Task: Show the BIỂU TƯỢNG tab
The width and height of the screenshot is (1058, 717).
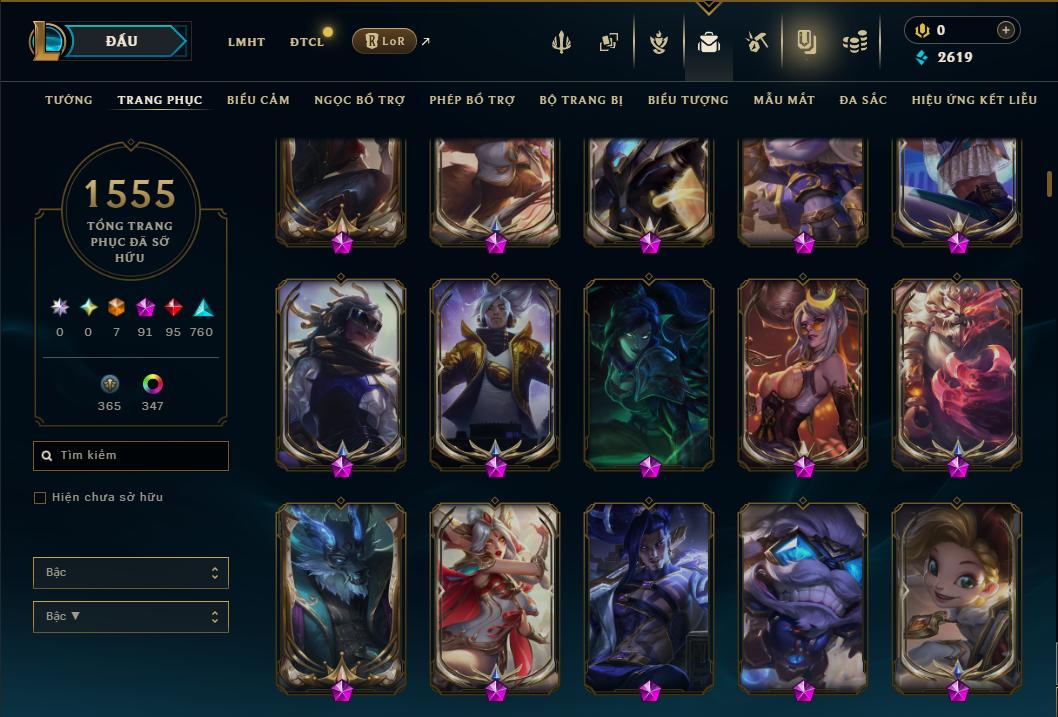Action: 688,100
